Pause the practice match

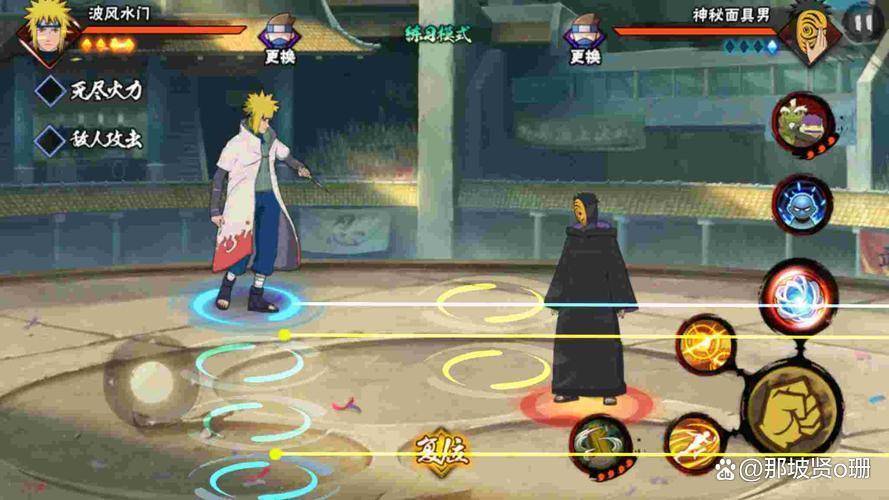click(861, 22)
